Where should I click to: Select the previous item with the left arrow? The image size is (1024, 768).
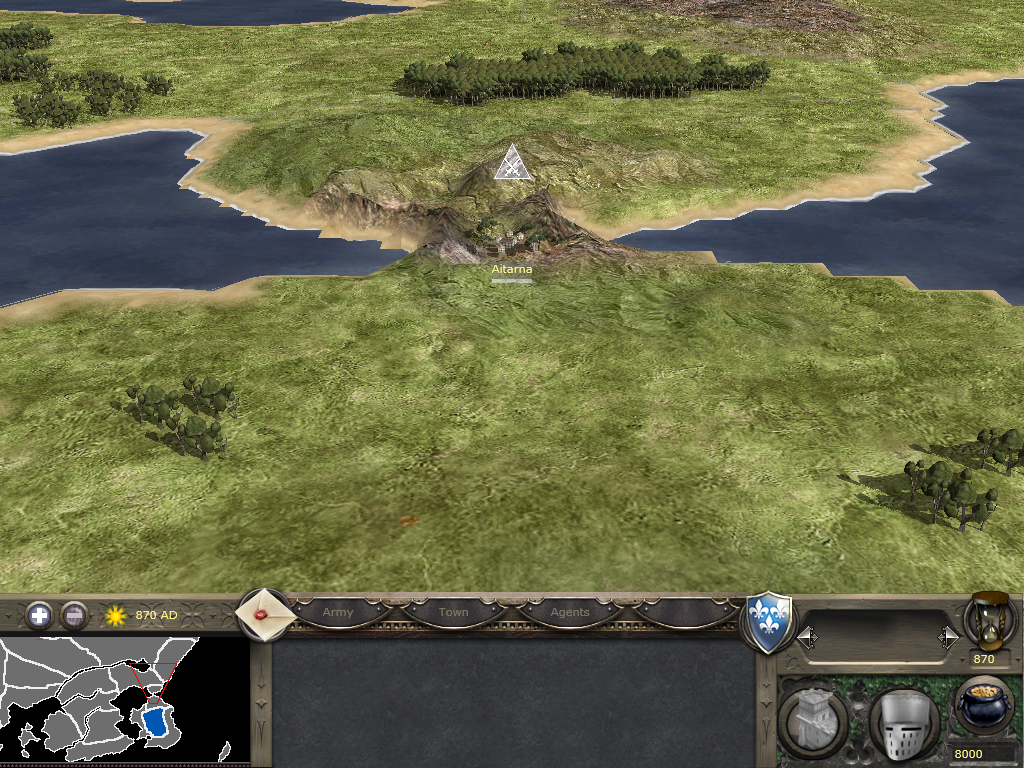tap(806, 637)
